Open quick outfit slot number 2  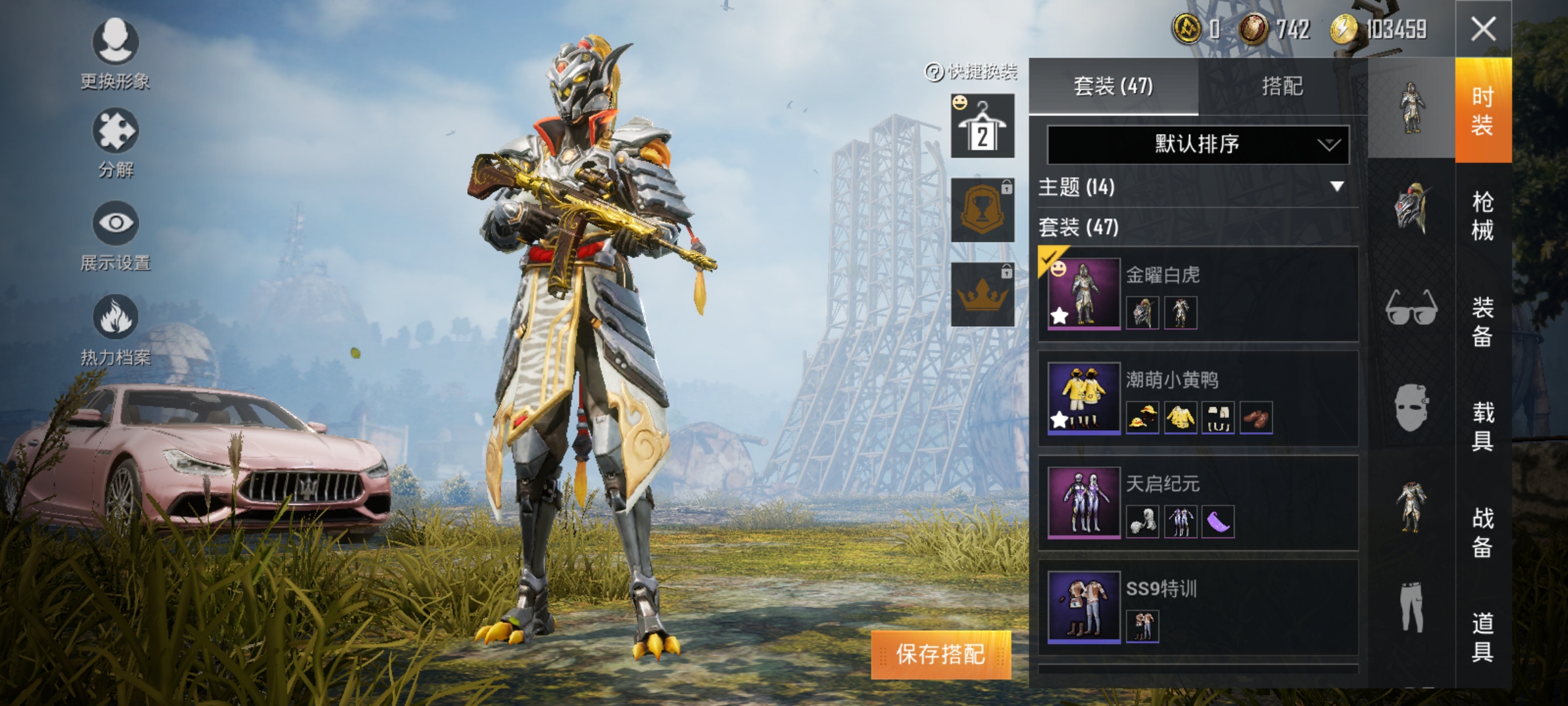click(982, 126)
